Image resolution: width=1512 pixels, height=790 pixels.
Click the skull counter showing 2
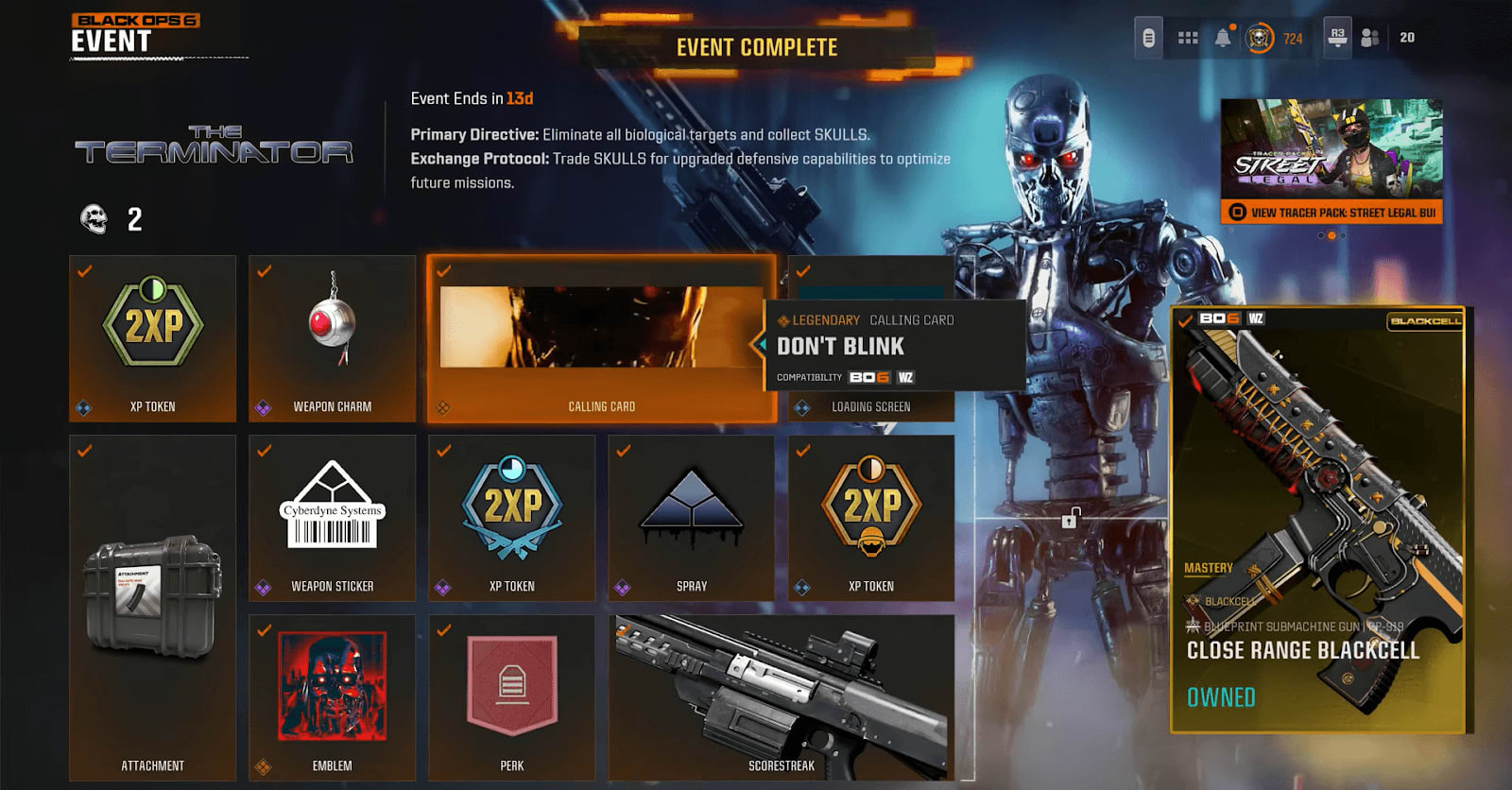point(110,220)
